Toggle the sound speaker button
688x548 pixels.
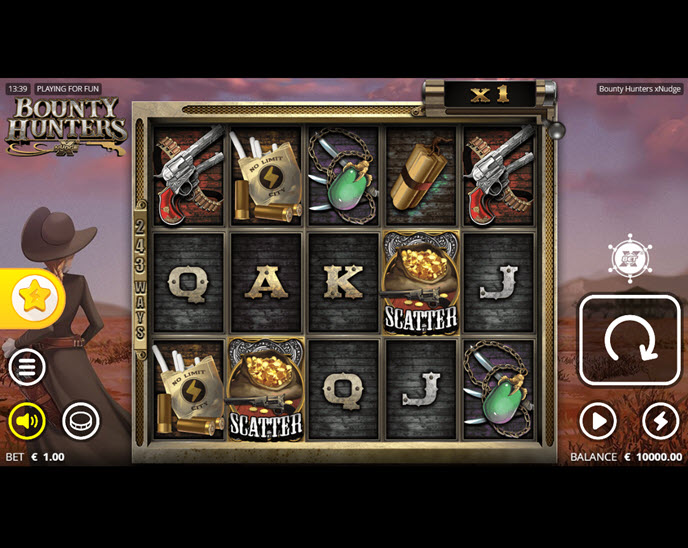(27, 421)
